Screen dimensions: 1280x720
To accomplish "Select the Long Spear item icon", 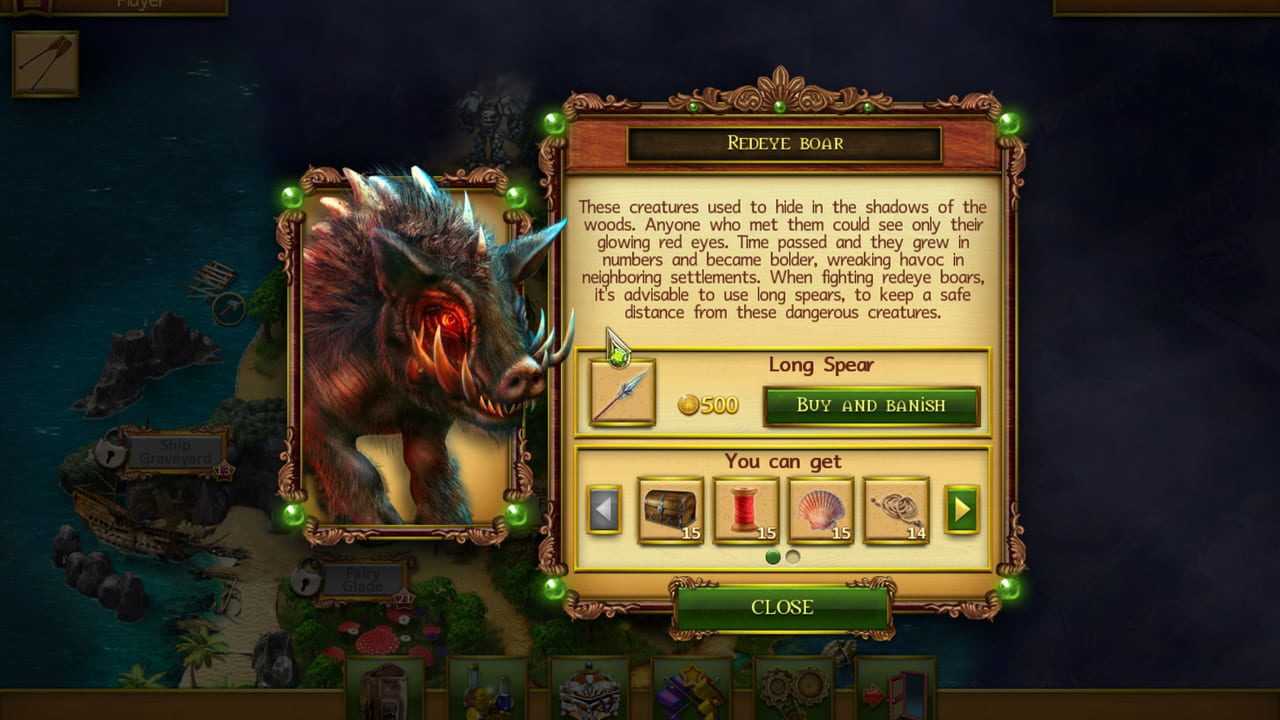I will point(622,394).
